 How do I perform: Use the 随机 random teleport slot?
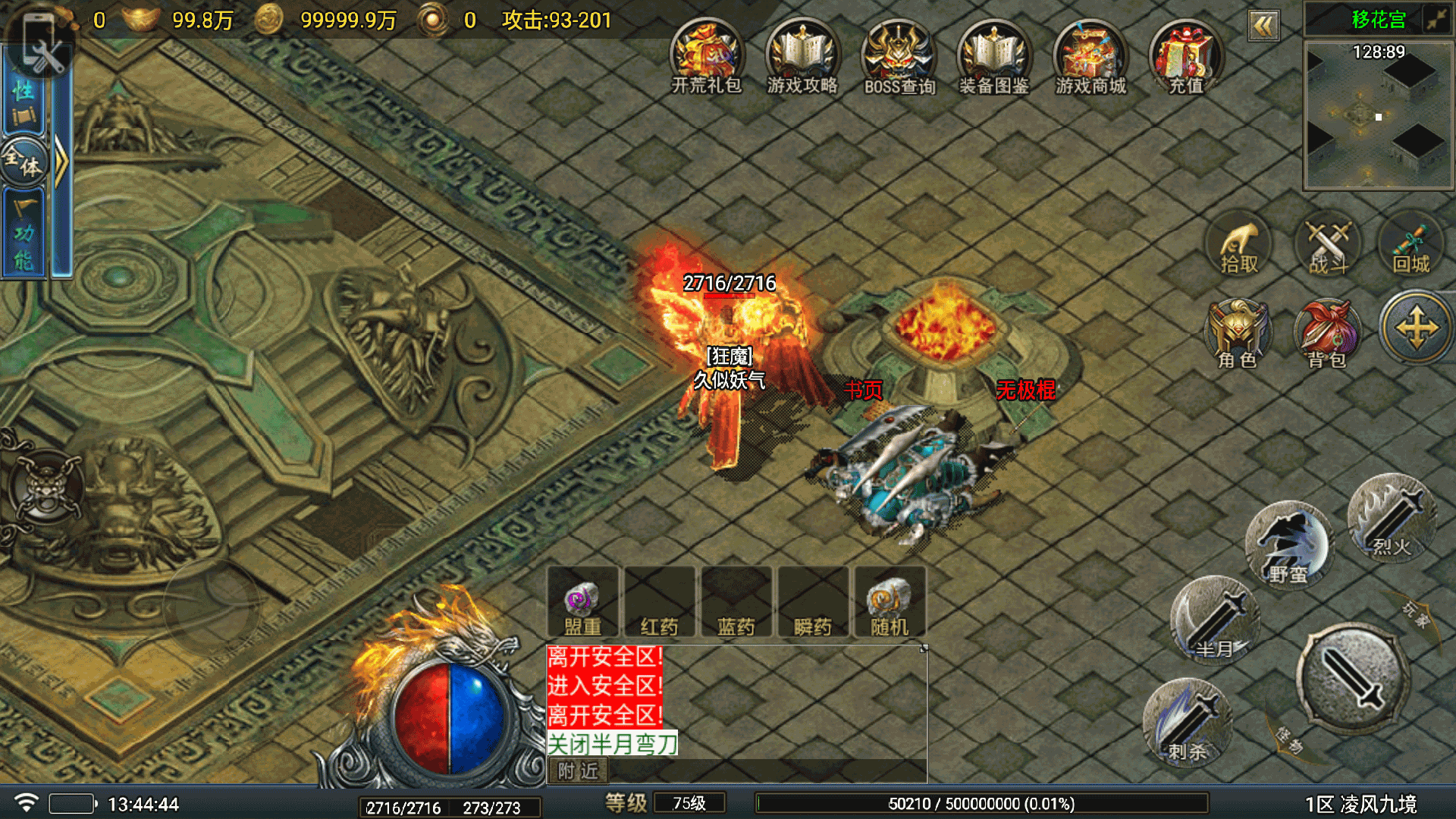pos(890,604)
